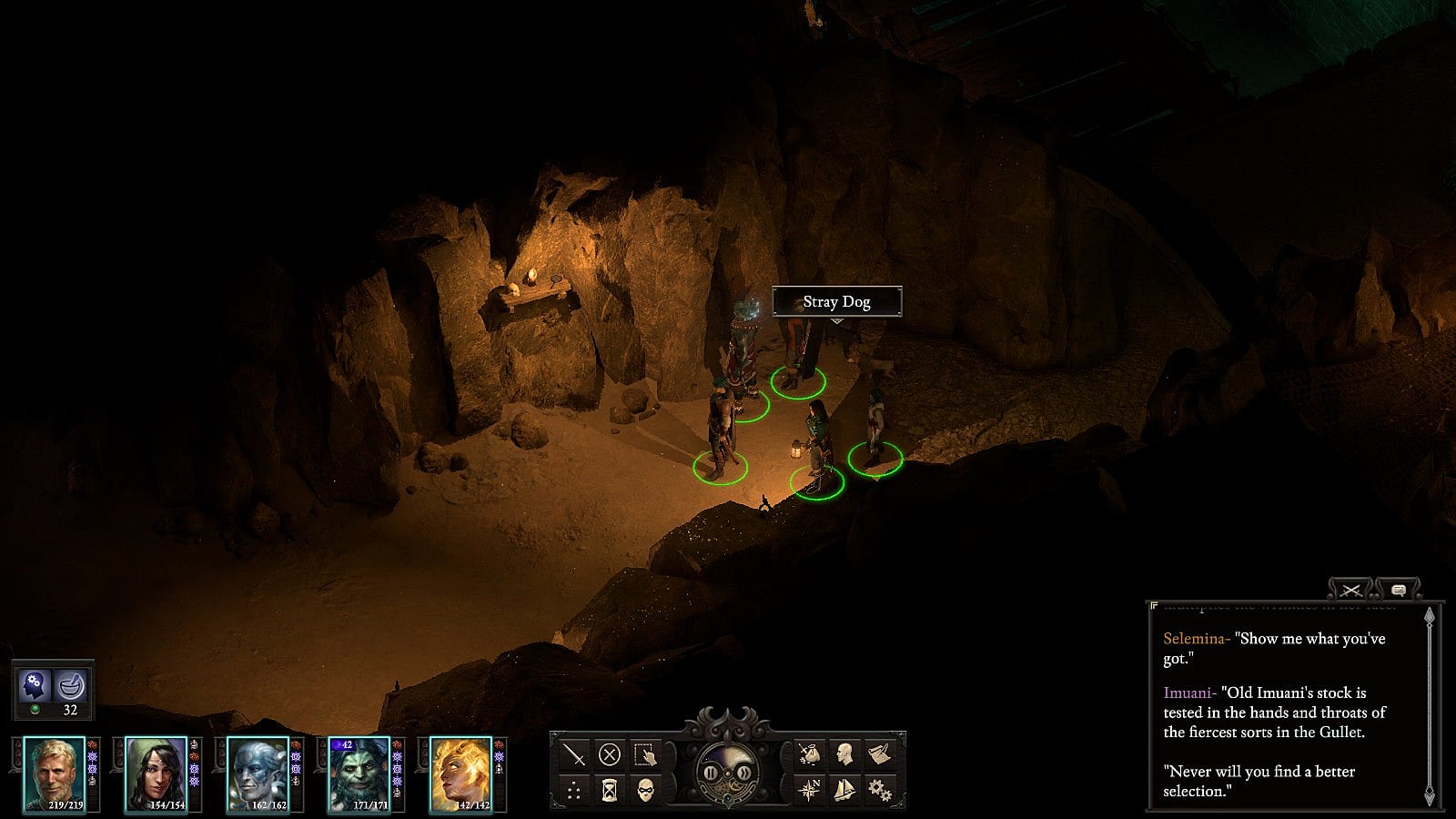Screen dimensions: 1456x819
Task: Click the sword attack command button
Action: [574, 754]
